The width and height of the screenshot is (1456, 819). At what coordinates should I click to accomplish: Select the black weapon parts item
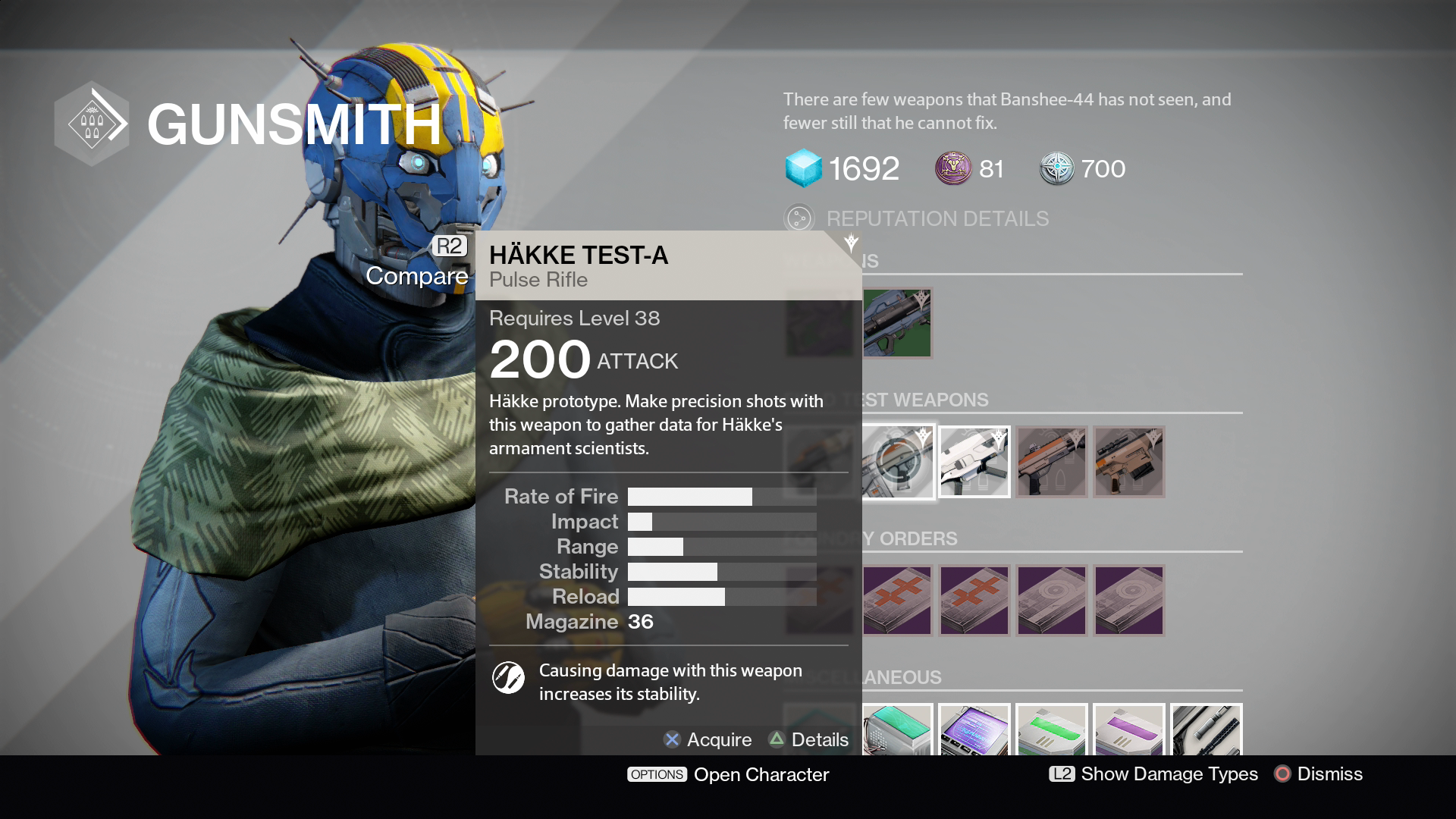(1207, 730)
